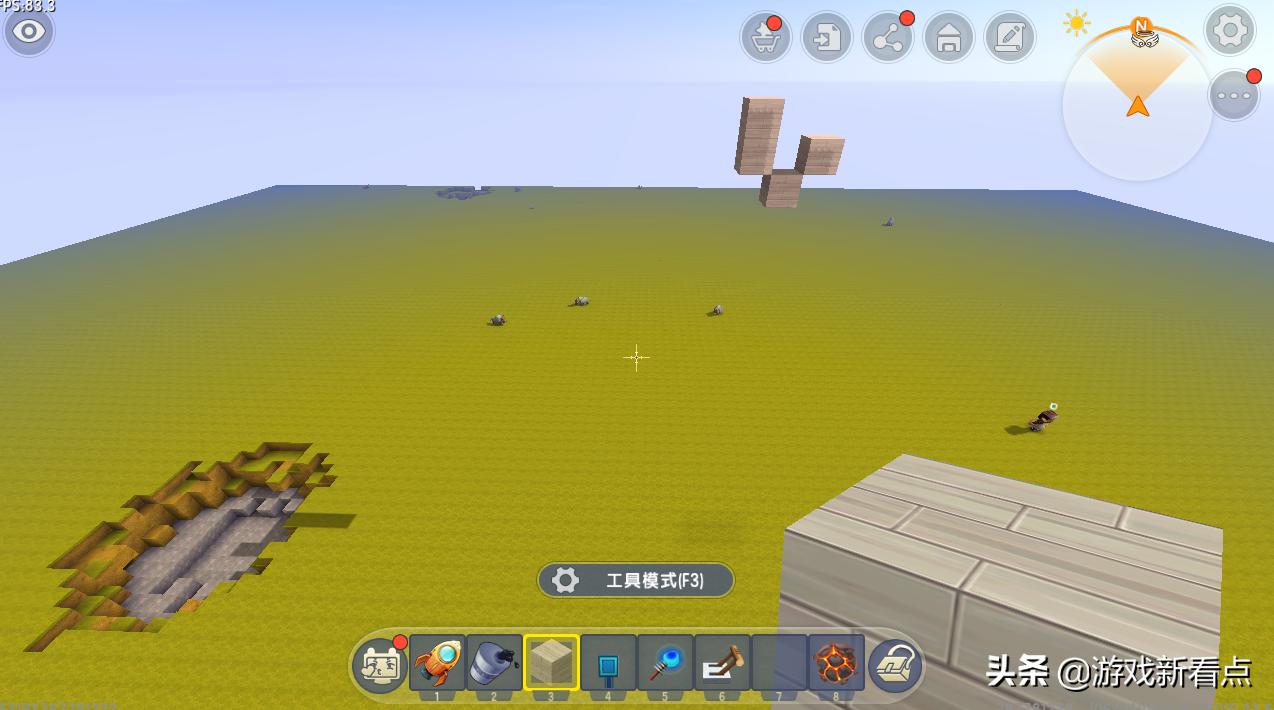The image size is (1274, 710).
Task: Open the backpack inventory button
Action: (894, 664)
